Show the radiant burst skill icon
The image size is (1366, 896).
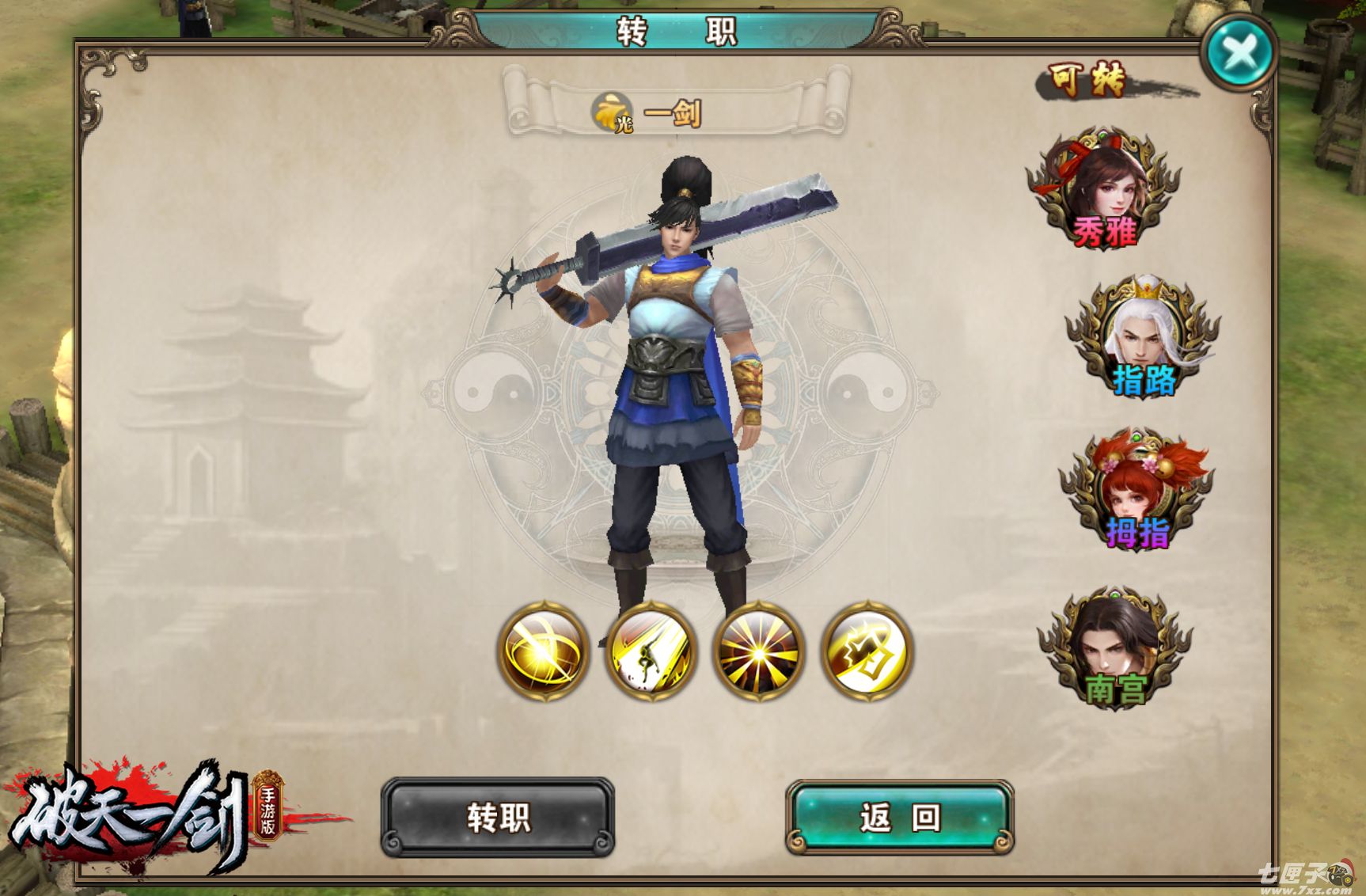click(x=758, y=651)
